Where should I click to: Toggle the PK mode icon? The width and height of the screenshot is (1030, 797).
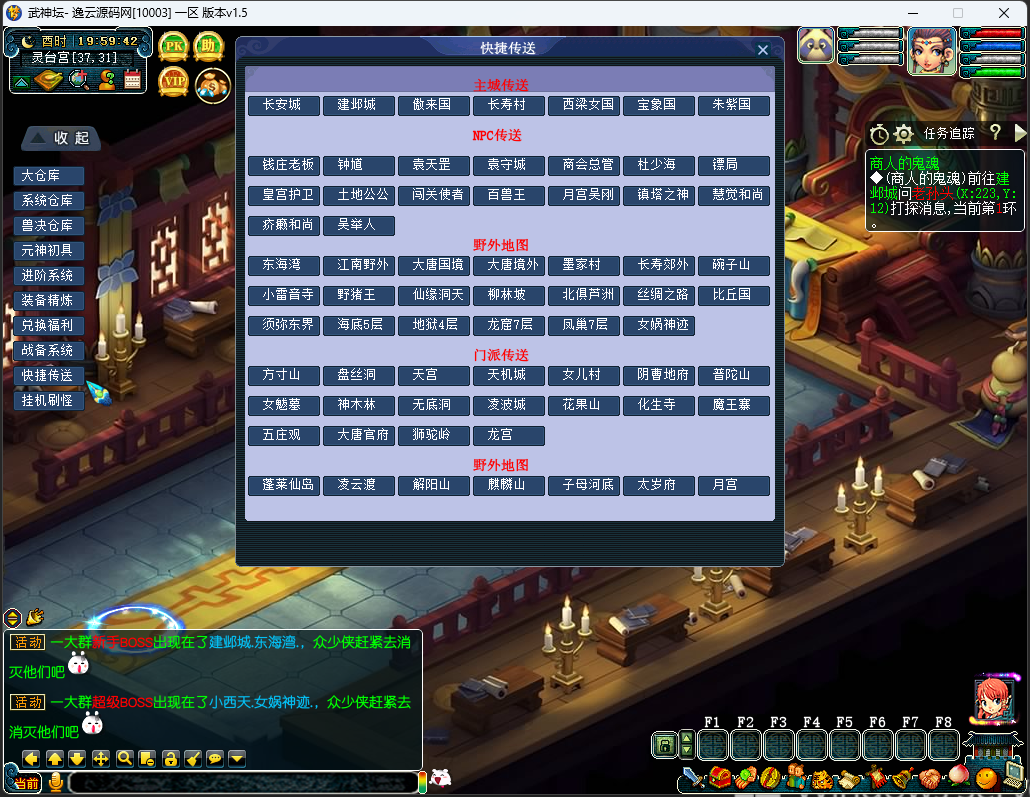click(174, 46)
